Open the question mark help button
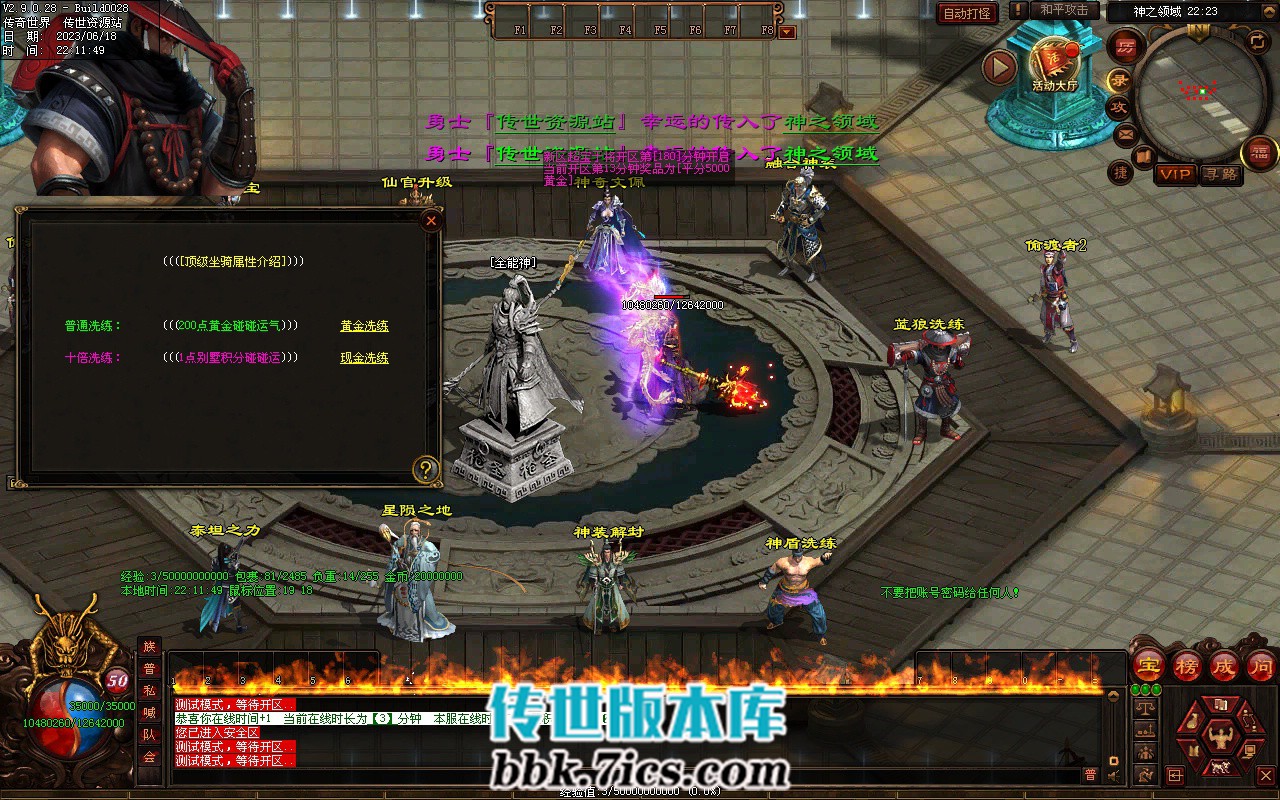The width and height of the screenshot is (1280, 800). 426,468
